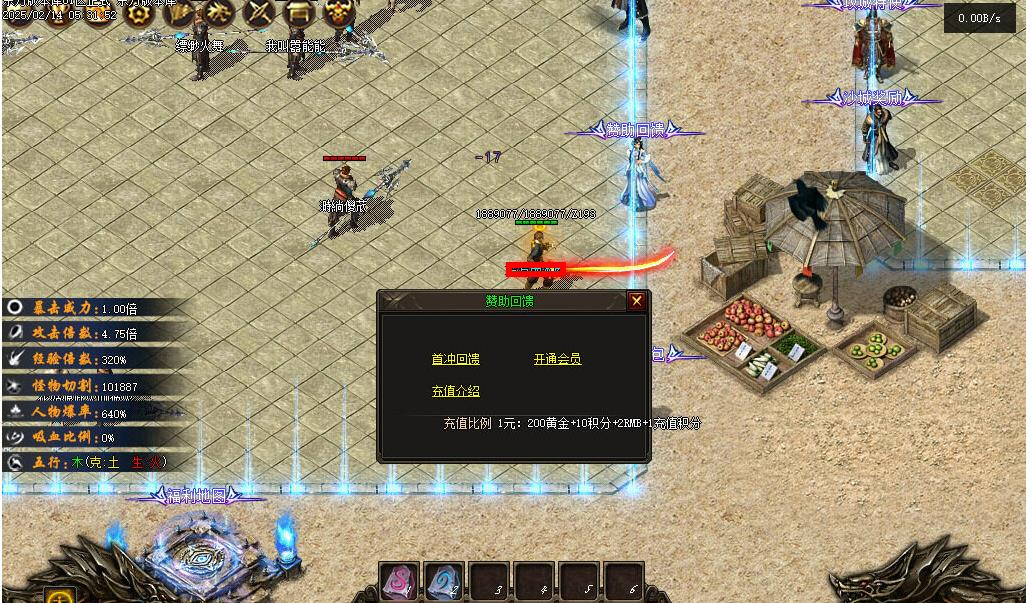Use the pink rune stone in slot 1

tap(398, 581)
